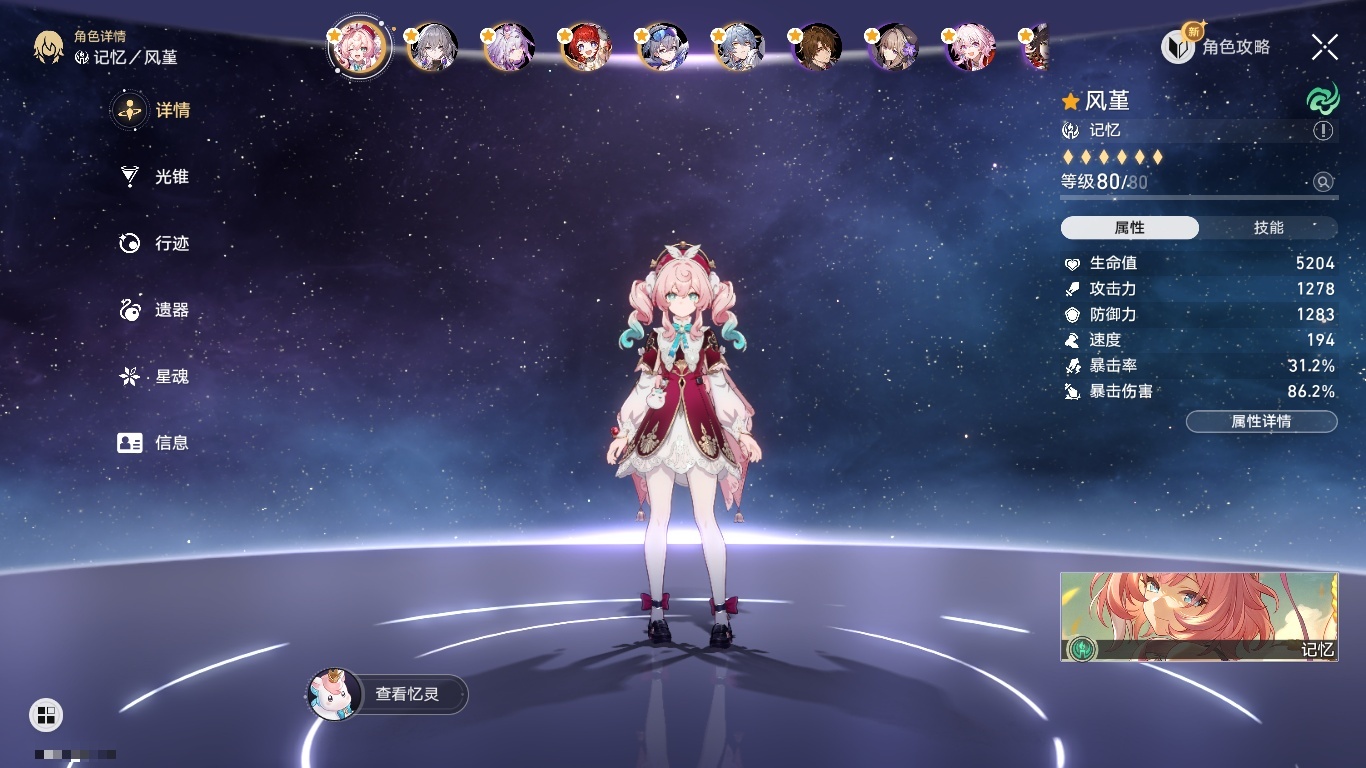Select the blue-hat character portrait
Image resolution: width=1366 pixels, height=768 pixels.
coord(663,47)
